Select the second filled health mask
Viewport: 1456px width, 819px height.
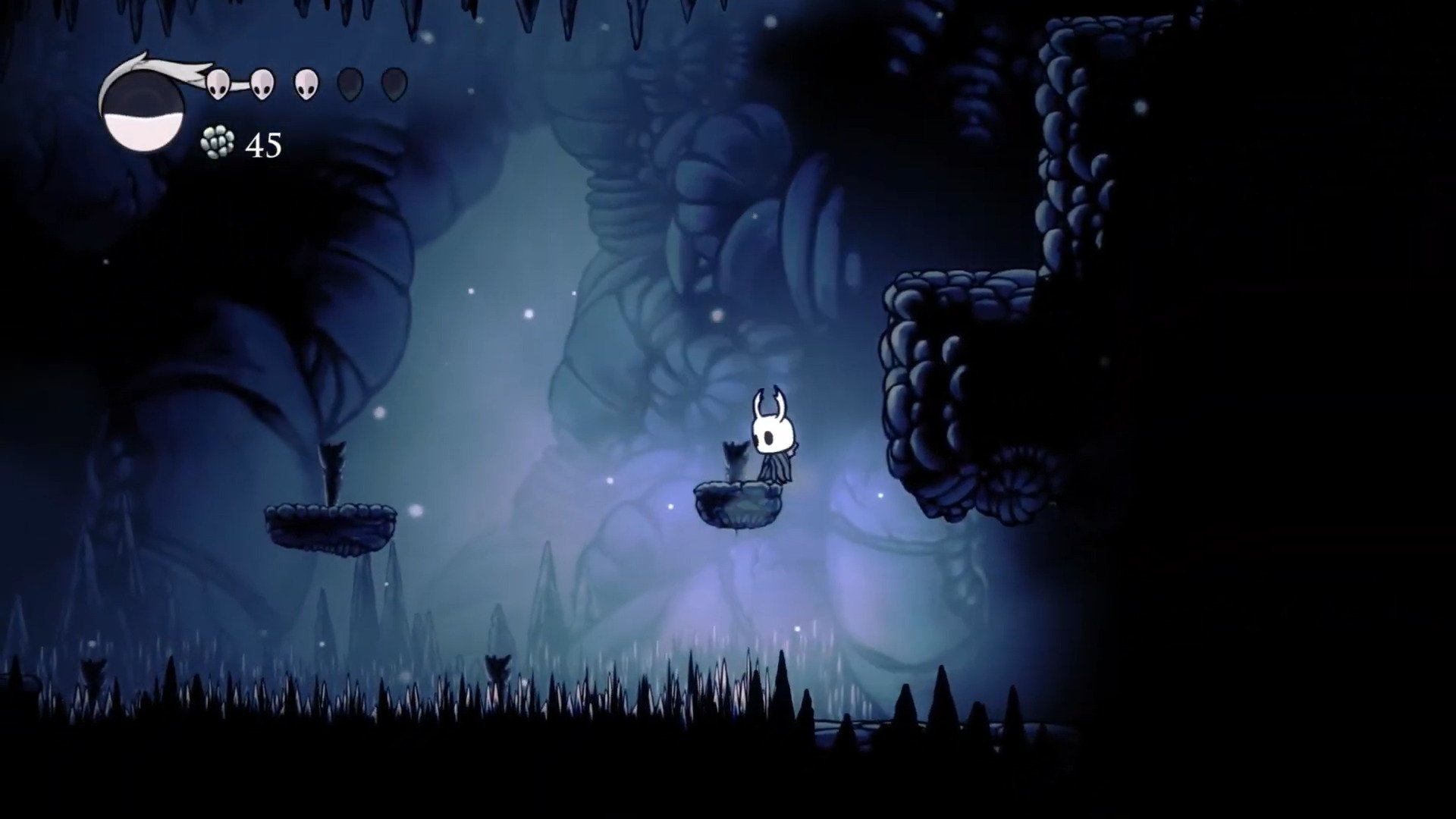(x=262, y=83)
